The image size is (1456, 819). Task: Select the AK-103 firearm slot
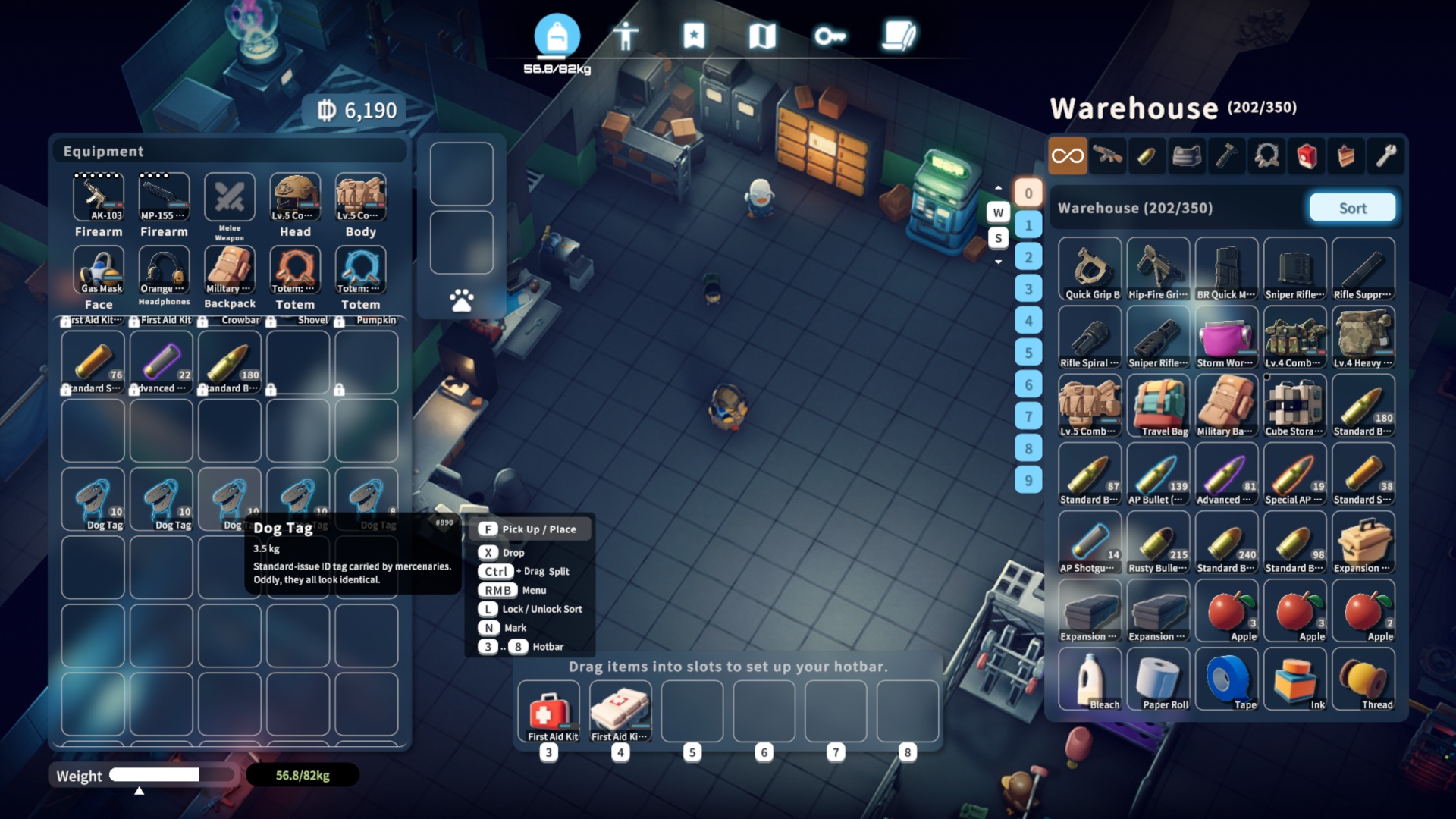[x=99, y=197]
